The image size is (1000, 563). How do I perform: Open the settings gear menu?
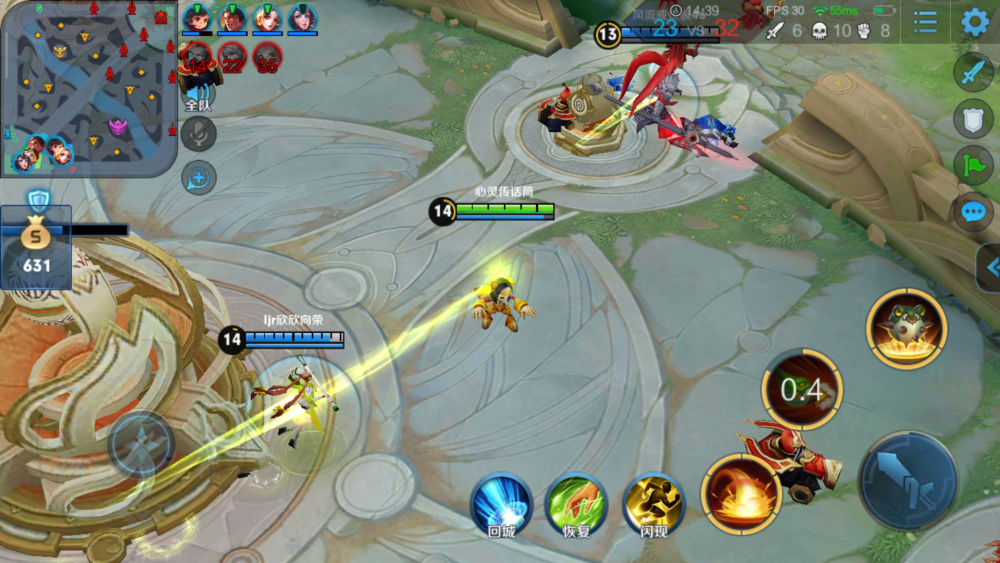(975, 22)
